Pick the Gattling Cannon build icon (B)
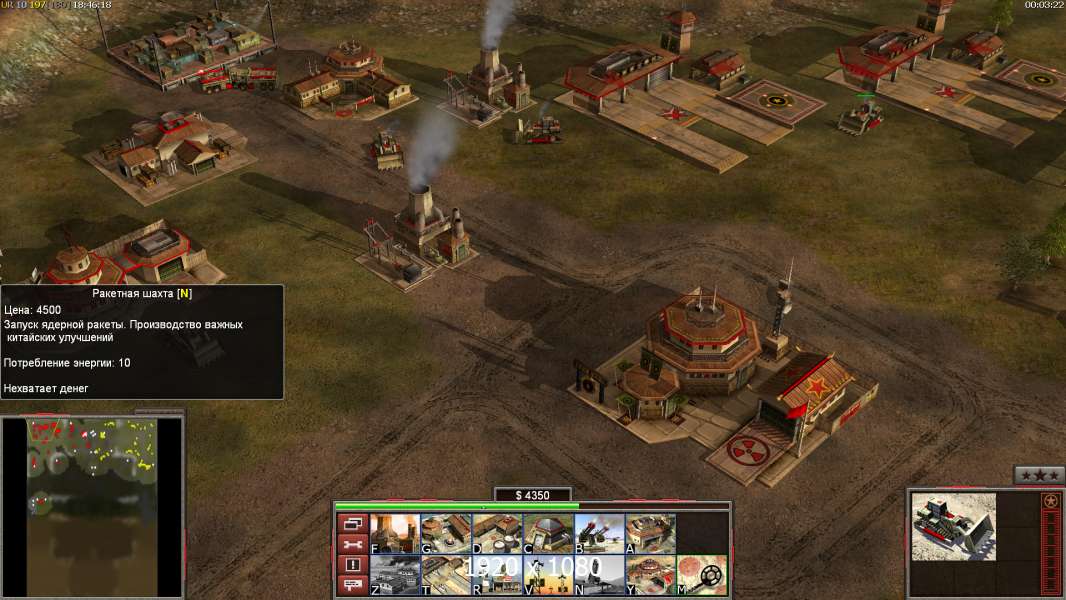Screen dimensions: 1066x600 [x=598, y=534]
